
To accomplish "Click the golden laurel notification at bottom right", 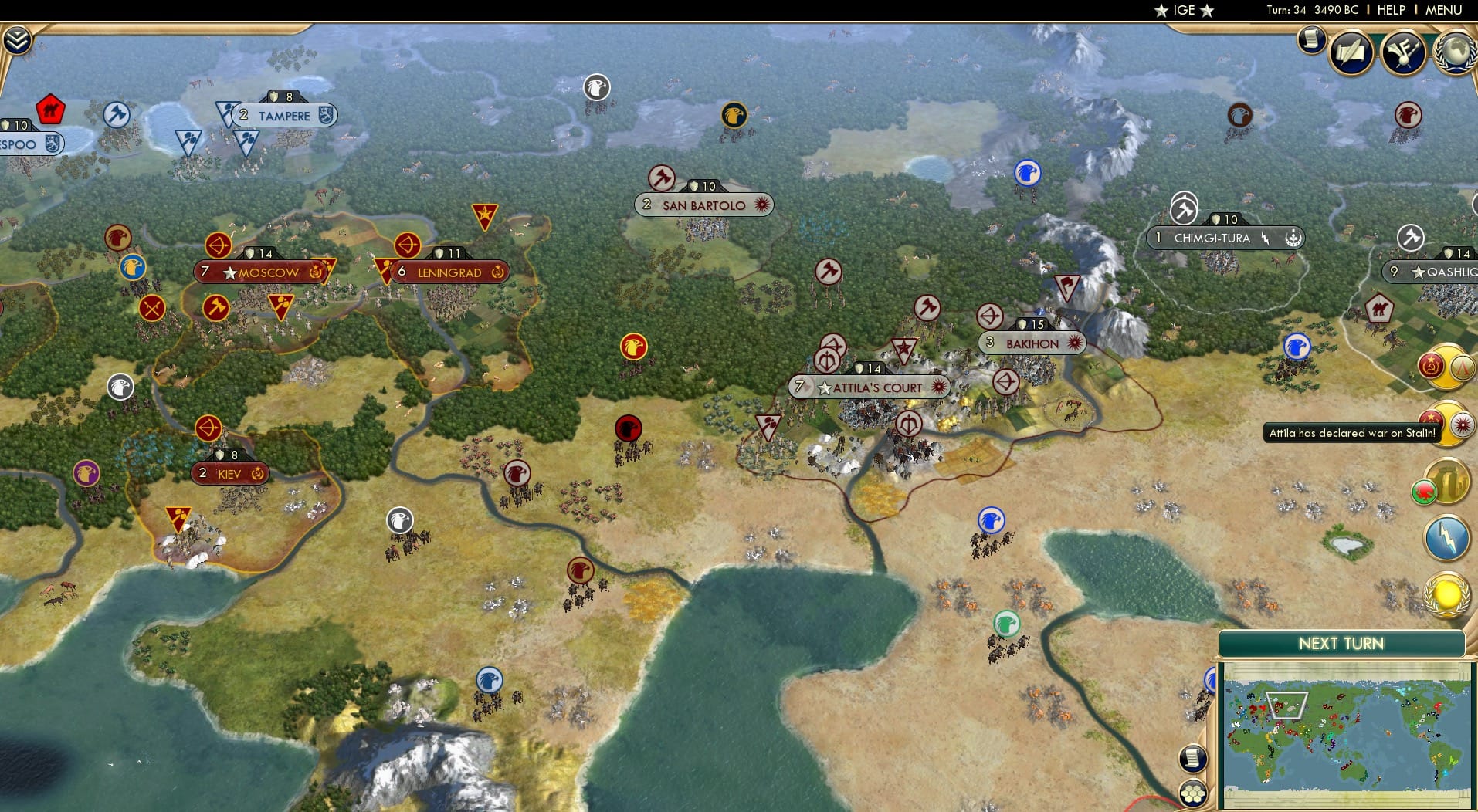I will (x=1445, y=594).
